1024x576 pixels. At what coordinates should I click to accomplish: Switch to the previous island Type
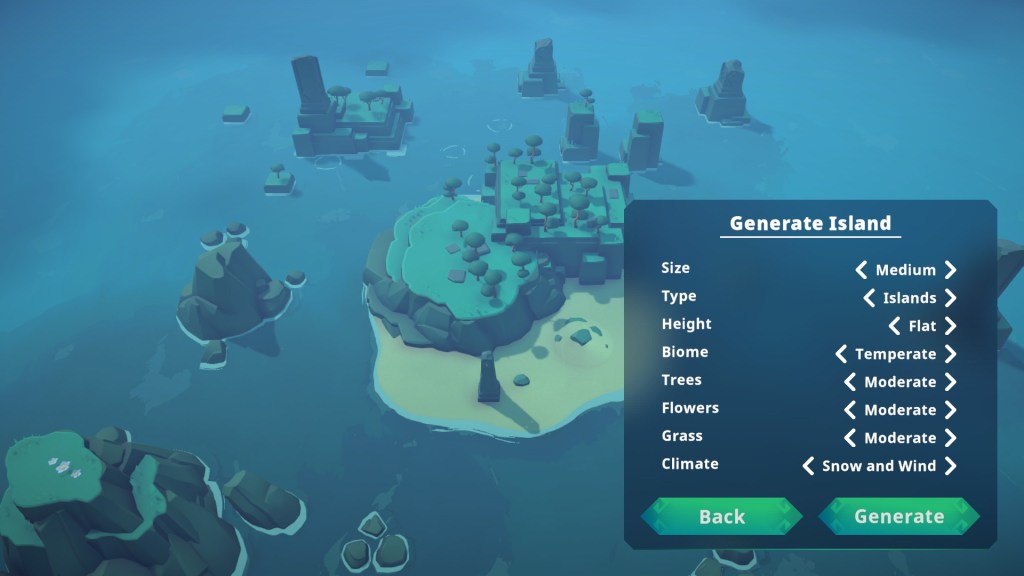[869, 298]
